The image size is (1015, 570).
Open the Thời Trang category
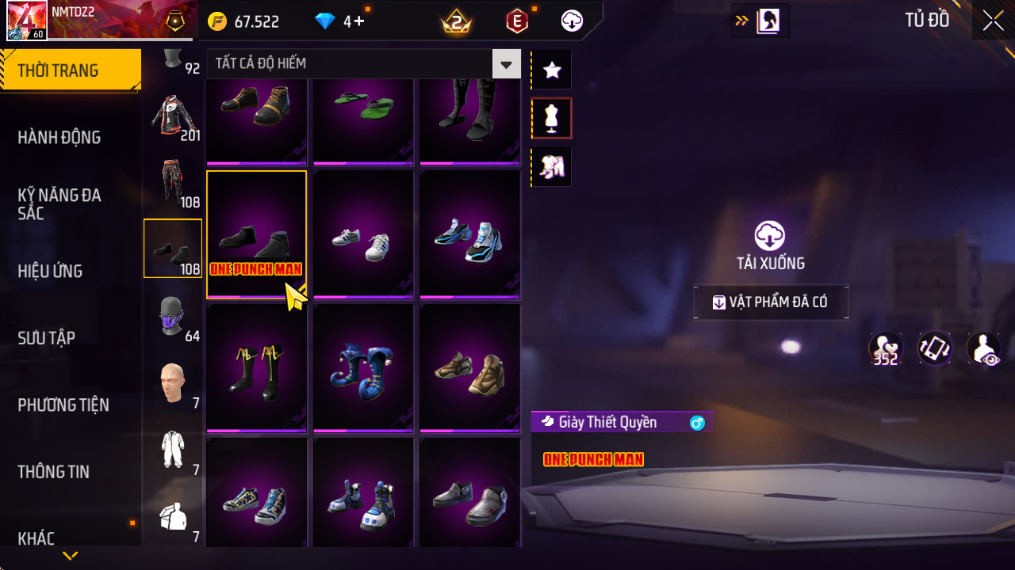point(70,70)
